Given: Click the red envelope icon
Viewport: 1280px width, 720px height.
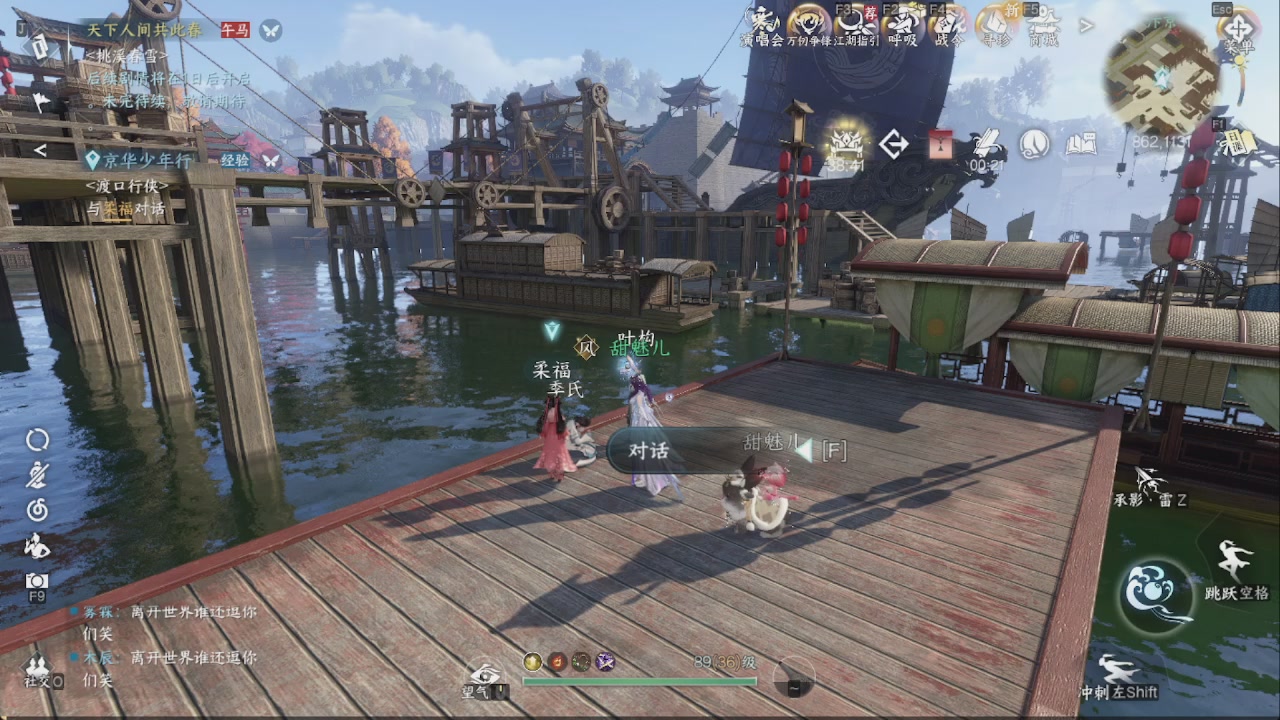Looking at the screenshot, I should 940,145.
